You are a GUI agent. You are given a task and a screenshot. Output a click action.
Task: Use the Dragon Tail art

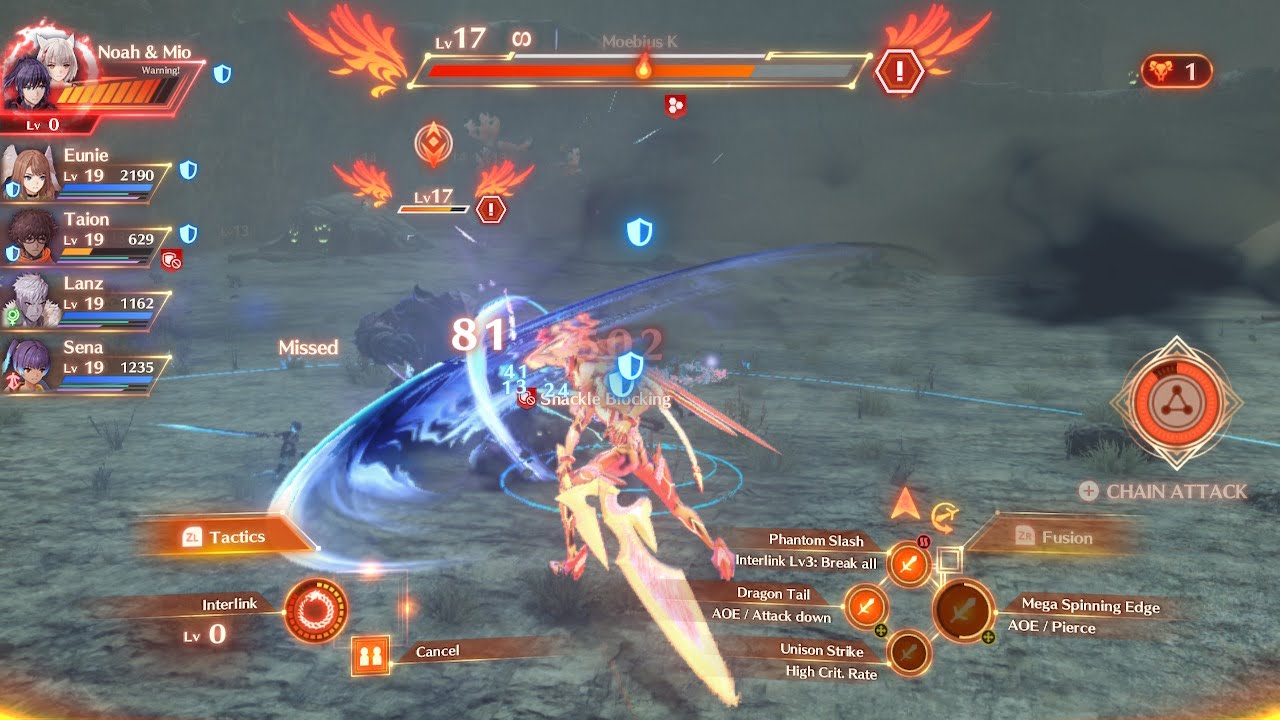tap(866, 606)
